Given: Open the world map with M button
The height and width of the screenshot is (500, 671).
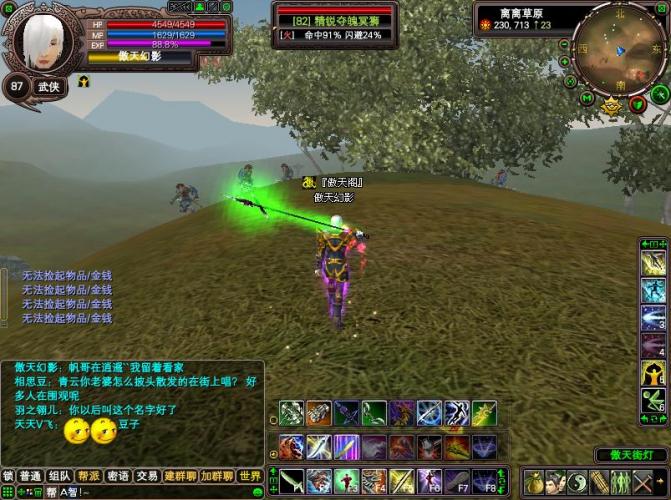Looking at the screenshot, I should tap(587, 98).
